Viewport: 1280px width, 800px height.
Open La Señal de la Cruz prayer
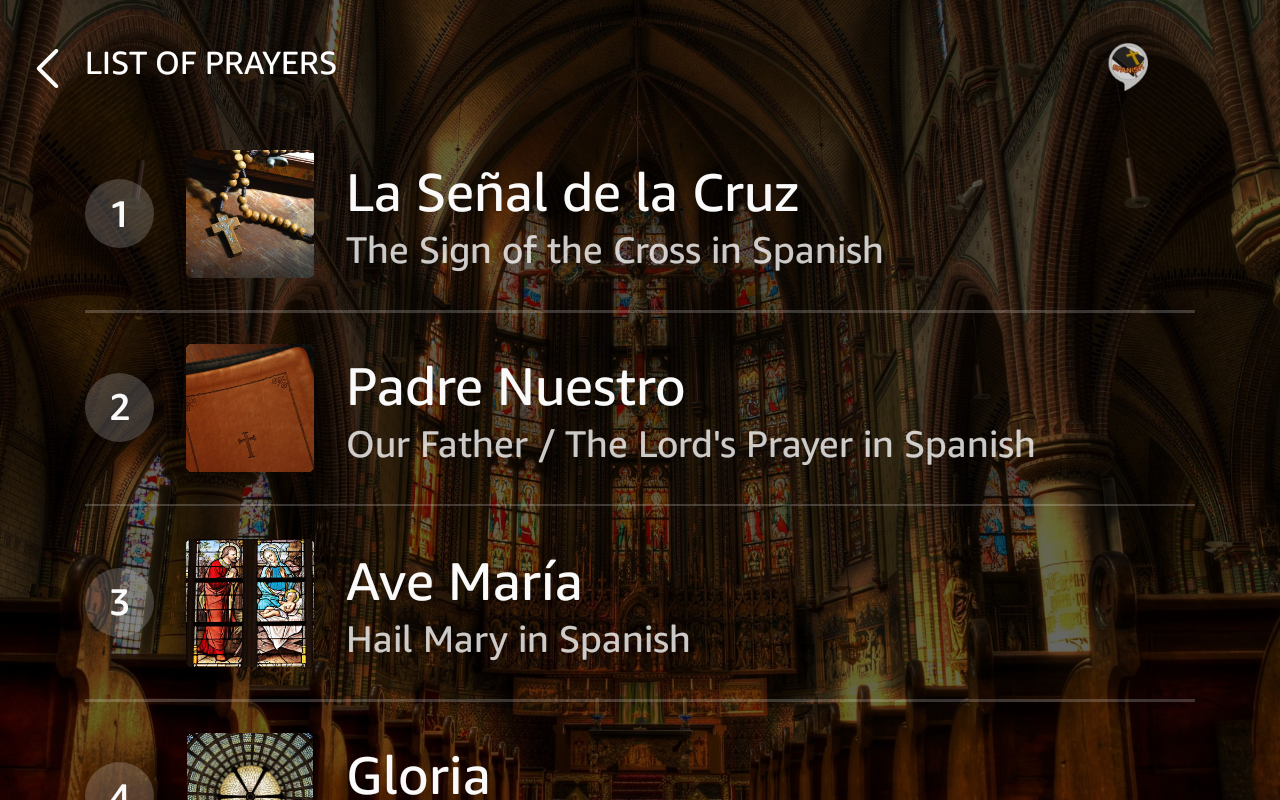(x=573, y=192)
